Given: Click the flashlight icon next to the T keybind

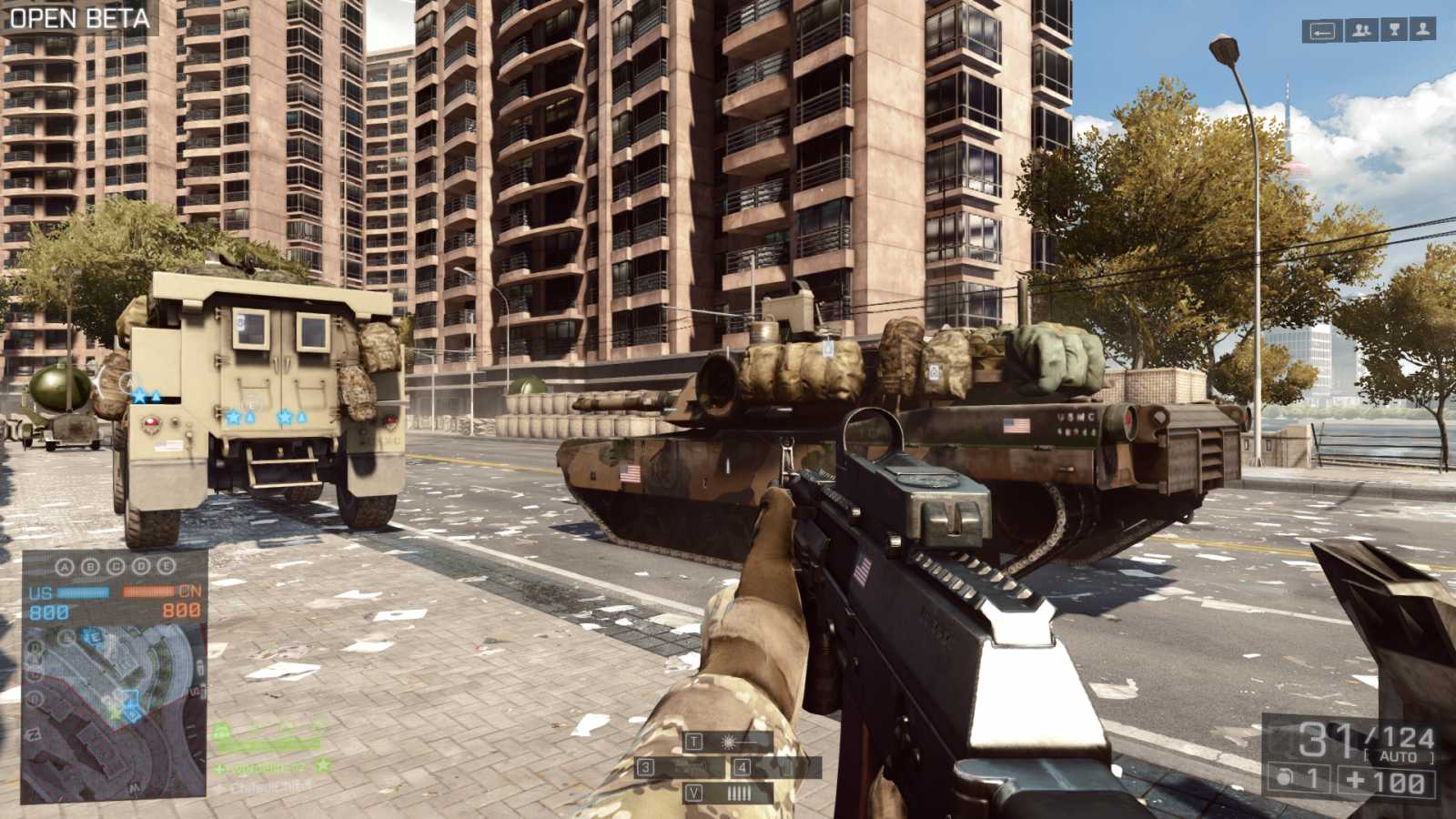Looking at the screenshot, I should (x=730, y=741).
